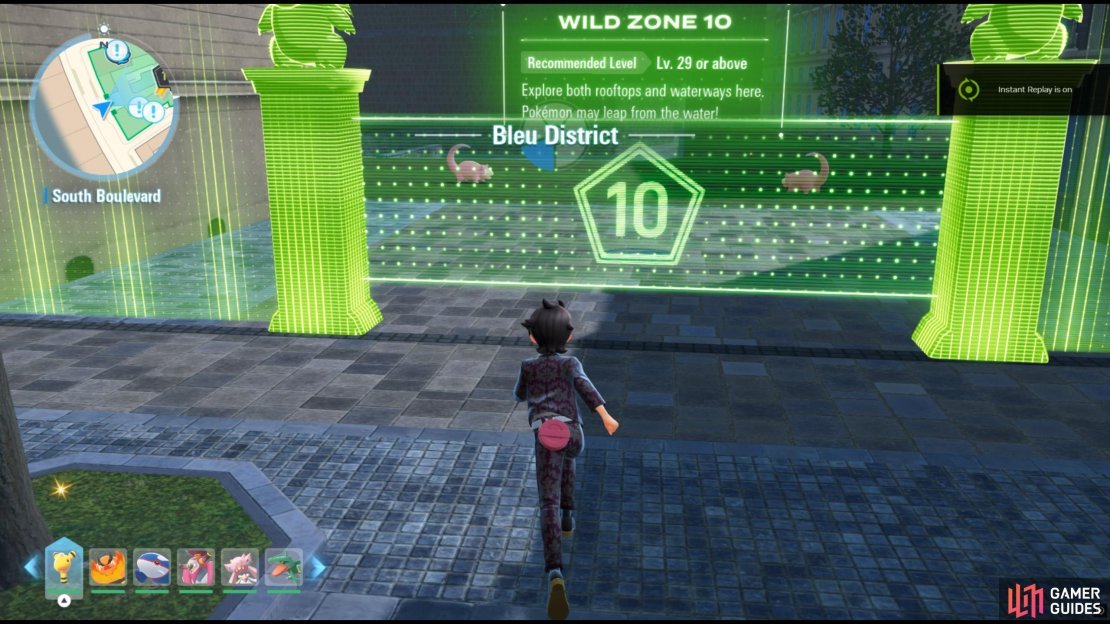
Task: Click the left arrow beside the party bar
Action: [x=33, y=567]
